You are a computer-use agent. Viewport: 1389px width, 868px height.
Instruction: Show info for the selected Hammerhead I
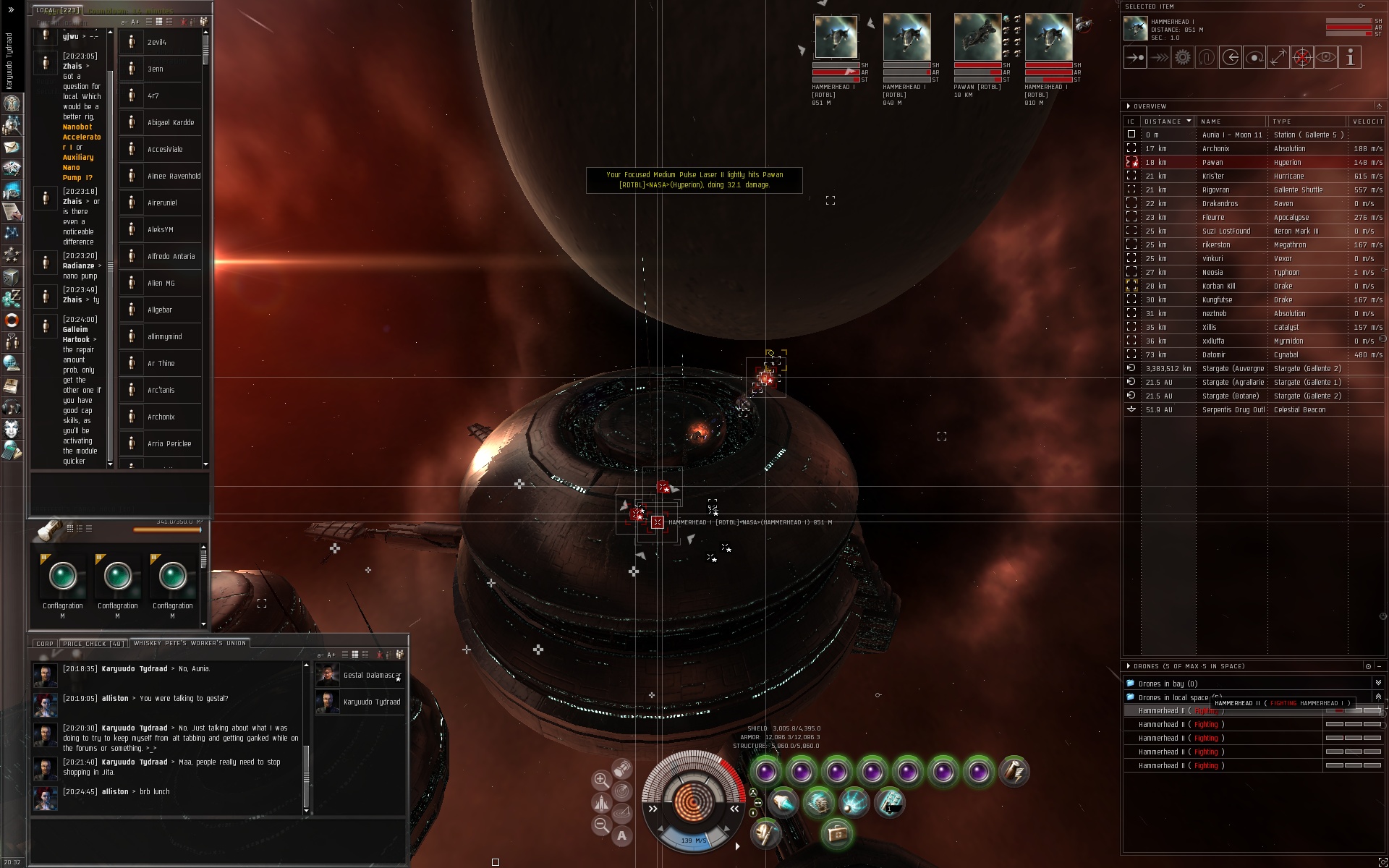[1349, 58]
